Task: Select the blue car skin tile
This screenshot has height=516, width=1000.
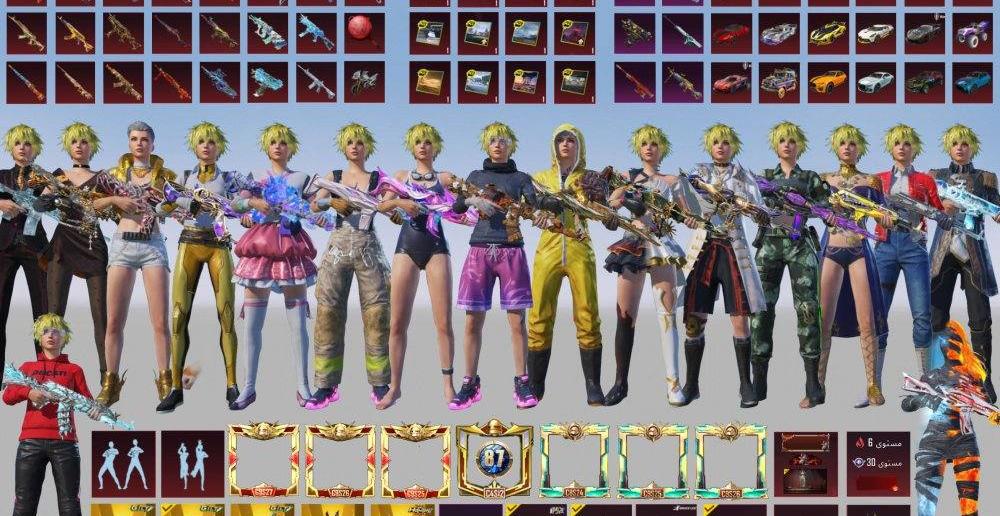Action: click(972, 81)
